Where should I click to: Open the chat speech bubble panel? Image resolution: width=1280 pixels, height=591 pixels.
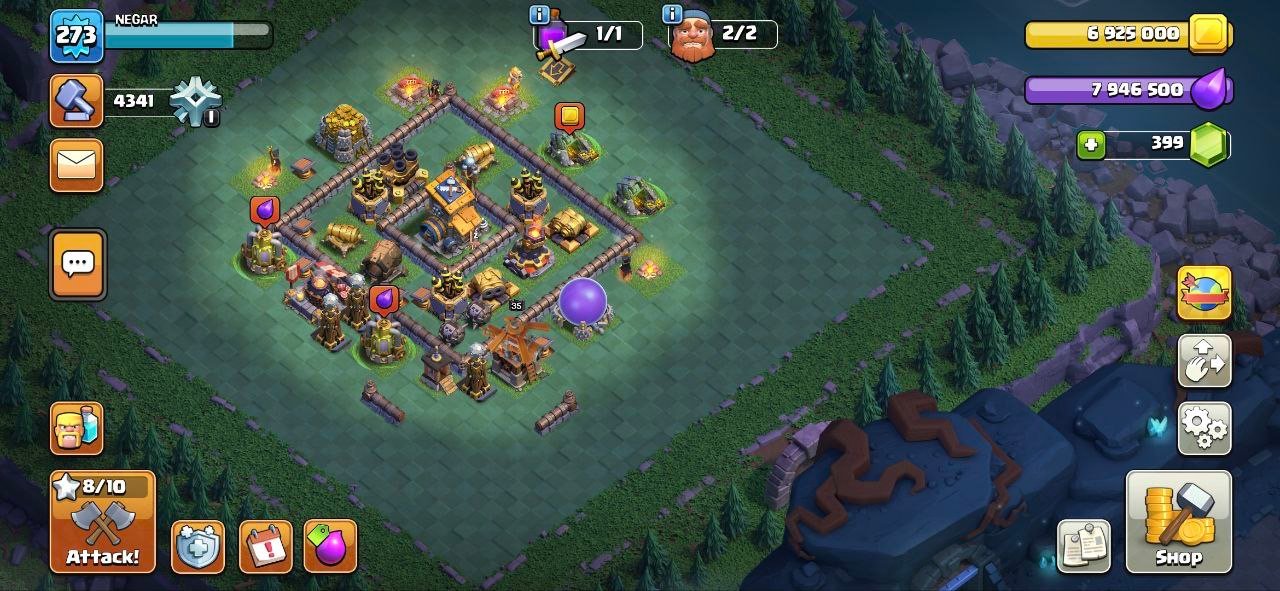point(77,265)
